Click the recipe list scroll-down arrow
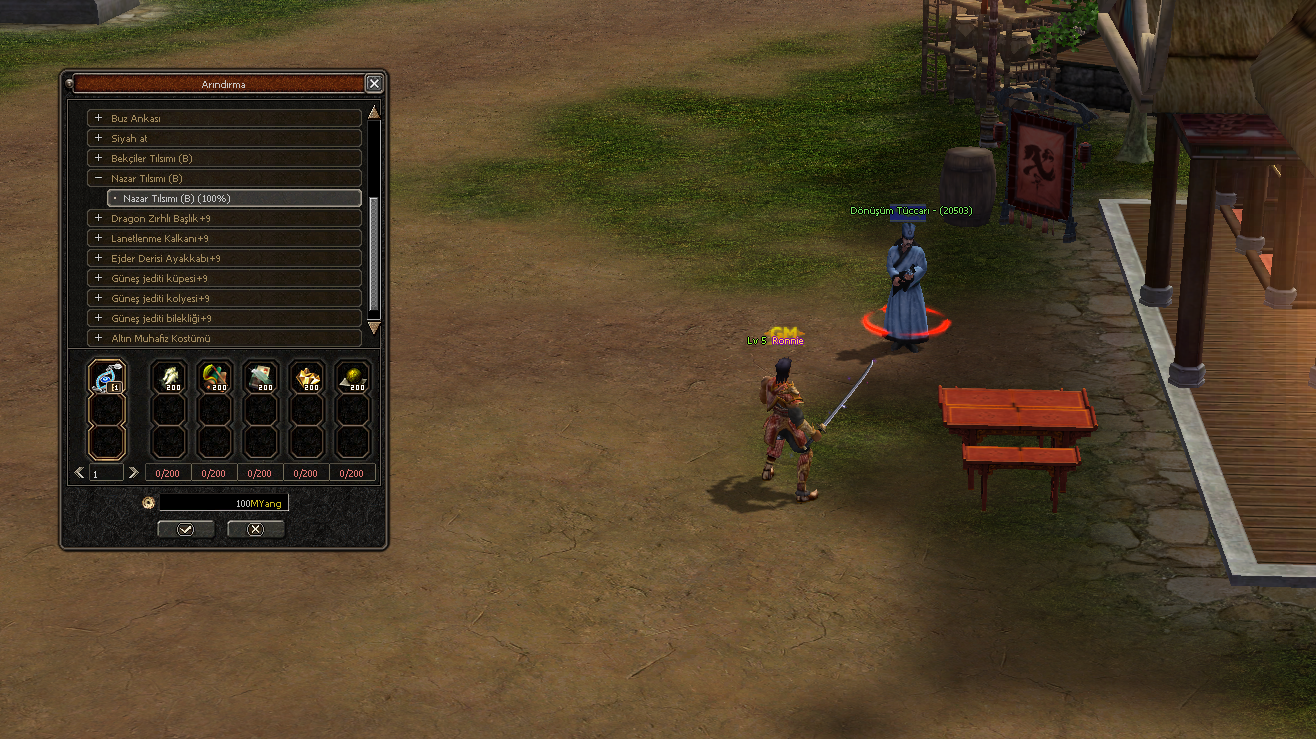1316x739 pixels. tap(374, 327)
